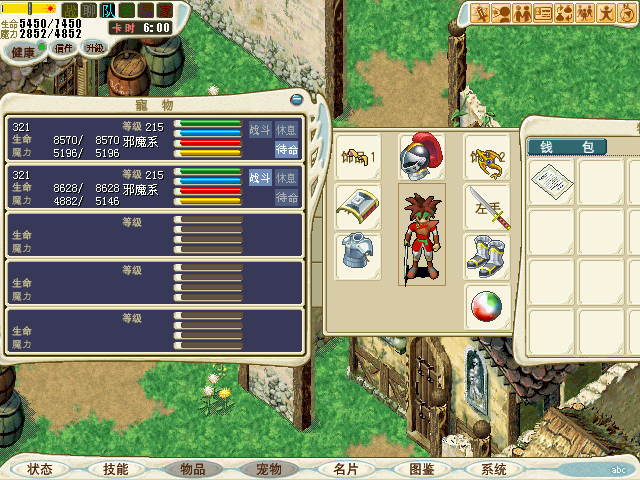This screenshot has height=480, width=640.
Task: Click the 升级 level-up button
Action: tap(94, 48)
